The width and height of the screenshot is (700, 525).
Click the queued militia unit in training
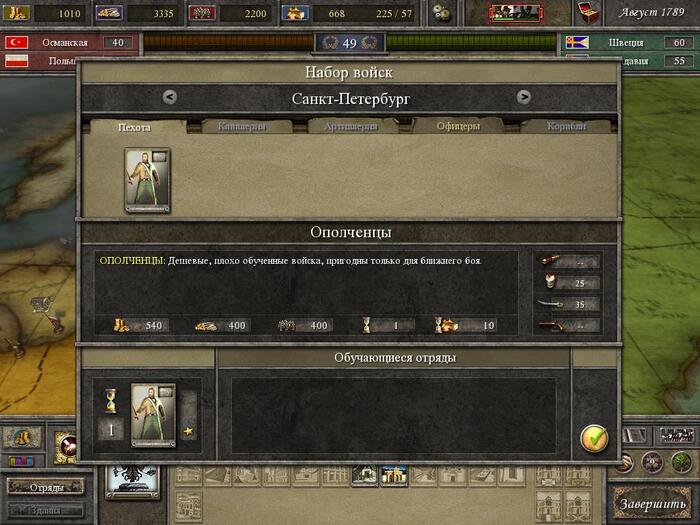tap(153, 413)
